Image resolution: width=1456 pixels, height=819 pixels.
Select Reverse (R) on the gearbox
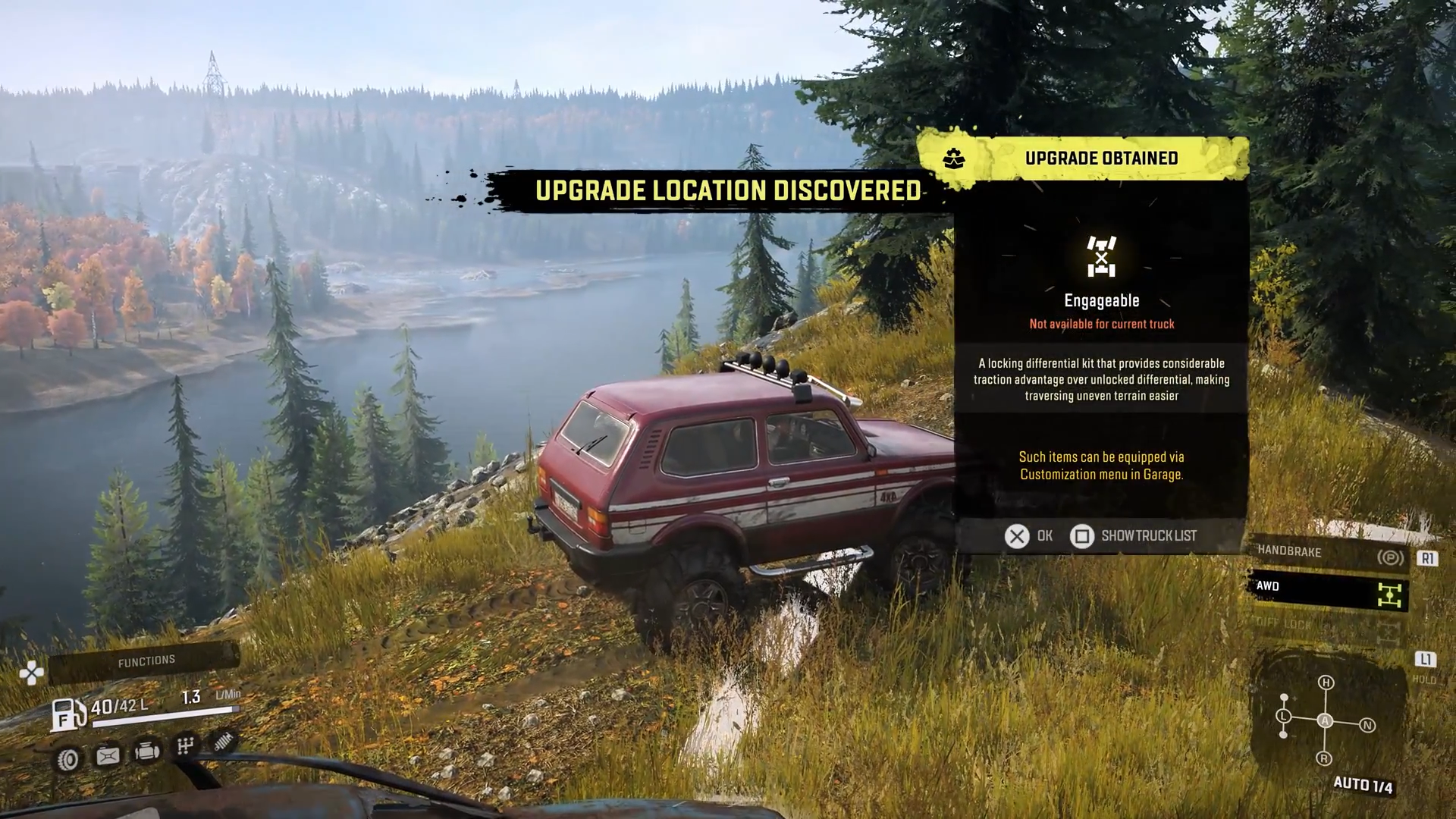coord(1324,758)
